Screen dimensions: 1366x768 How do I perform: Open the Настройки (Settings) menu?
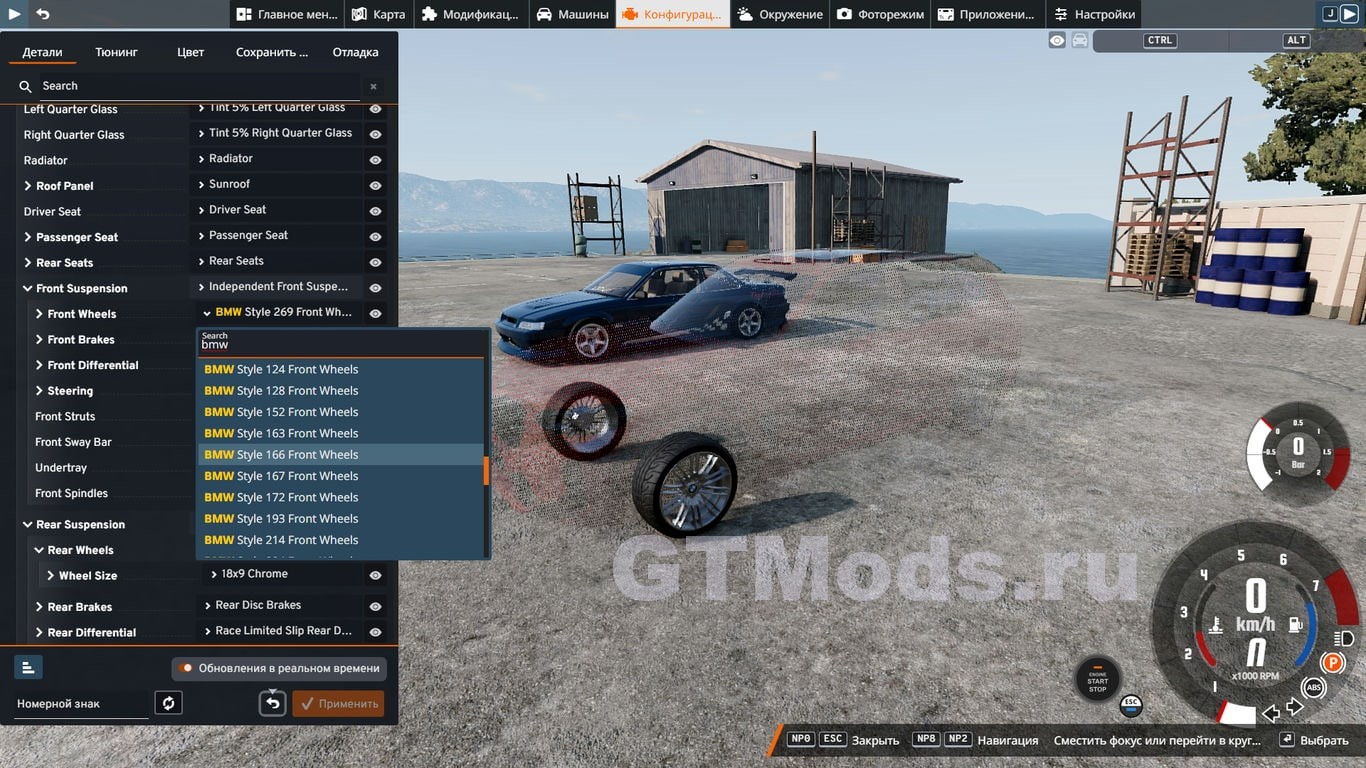click(x=1094, y=14)
